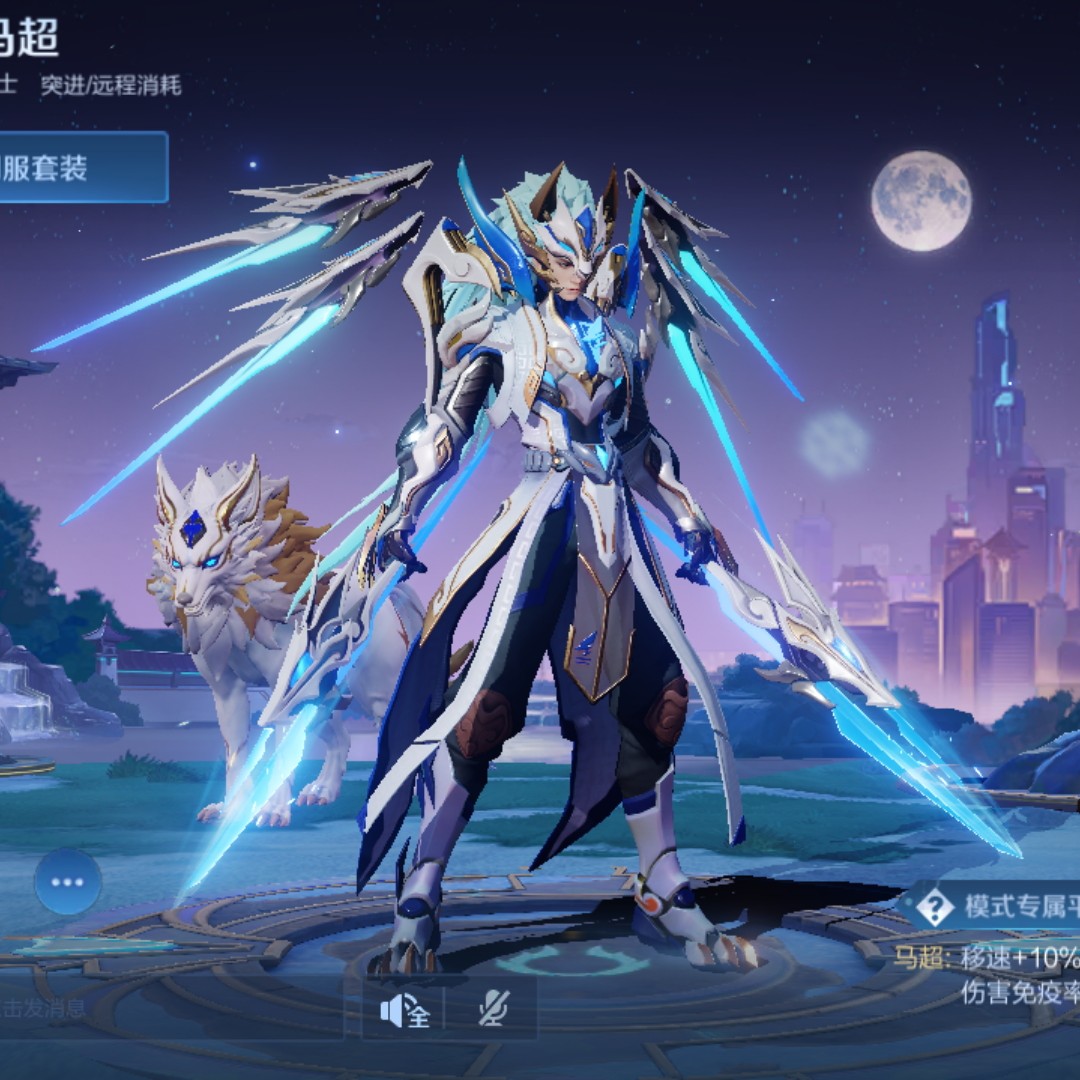Open the 模式专属 question mark info
Screen dimensions: 1080x1080
(935, 906)
